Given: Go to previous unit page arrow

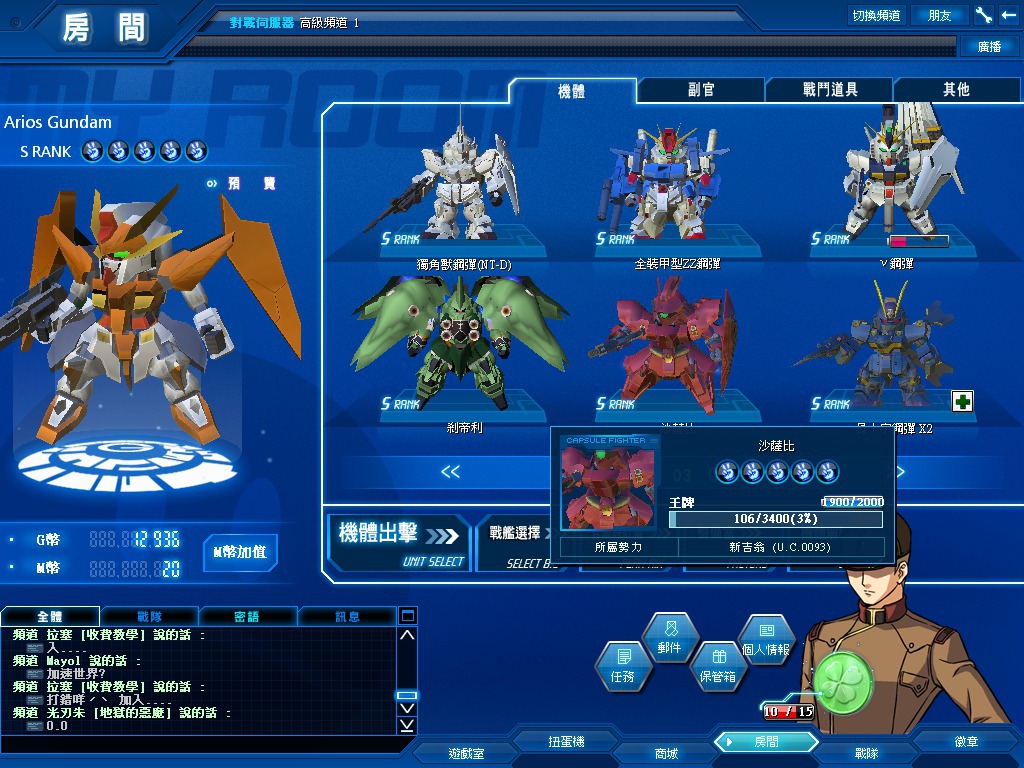Looking at the screenshot, I should click(450, 472).
